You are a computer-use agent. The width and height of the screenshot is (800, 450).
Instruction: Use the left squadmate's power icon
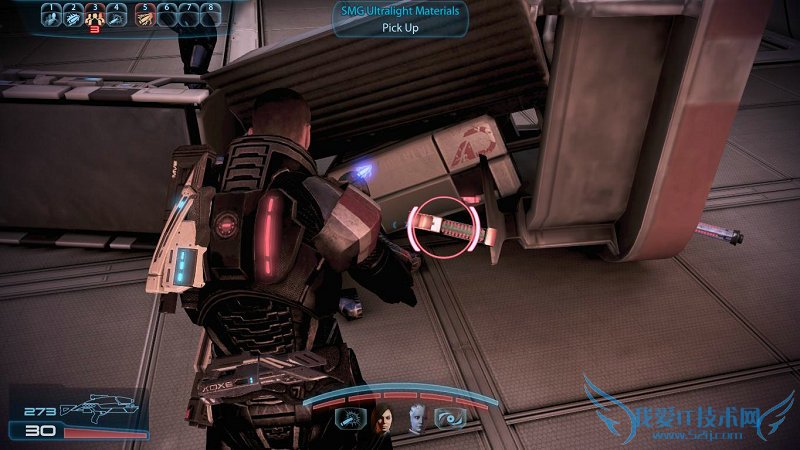351,421
